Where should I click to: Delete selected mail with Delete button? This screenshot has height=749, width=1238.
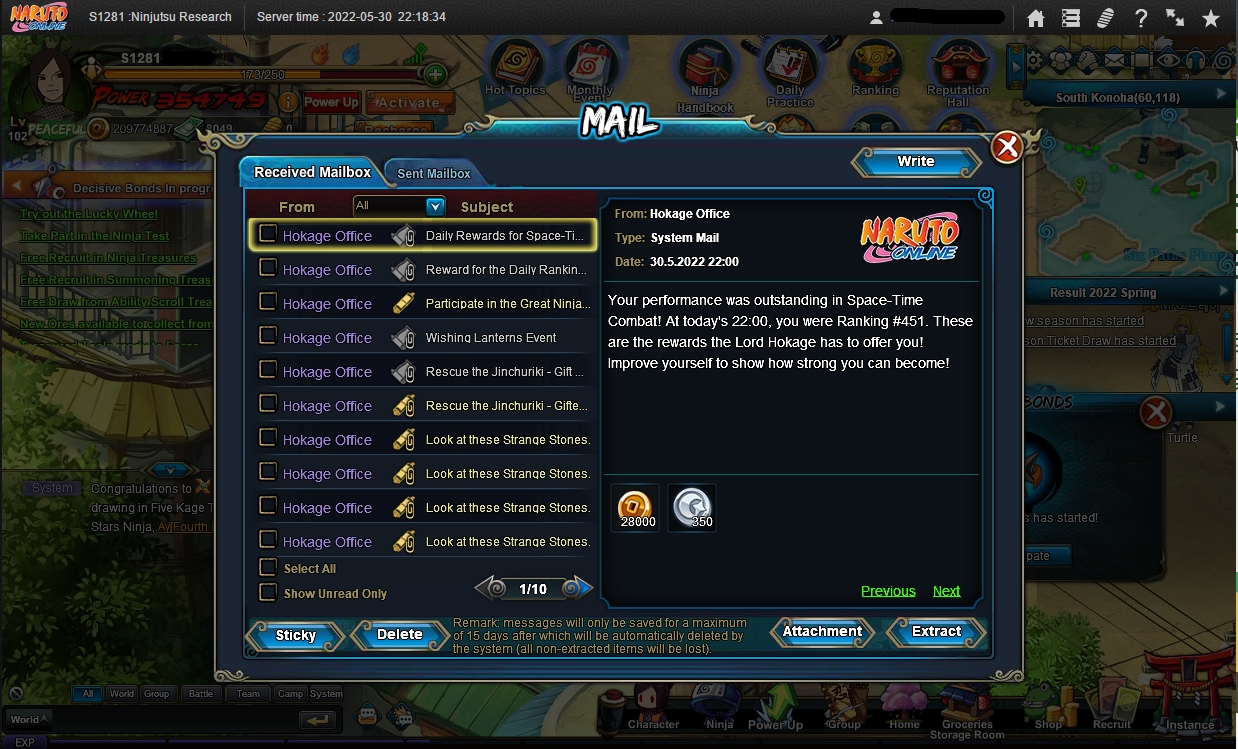click(399, 634)
